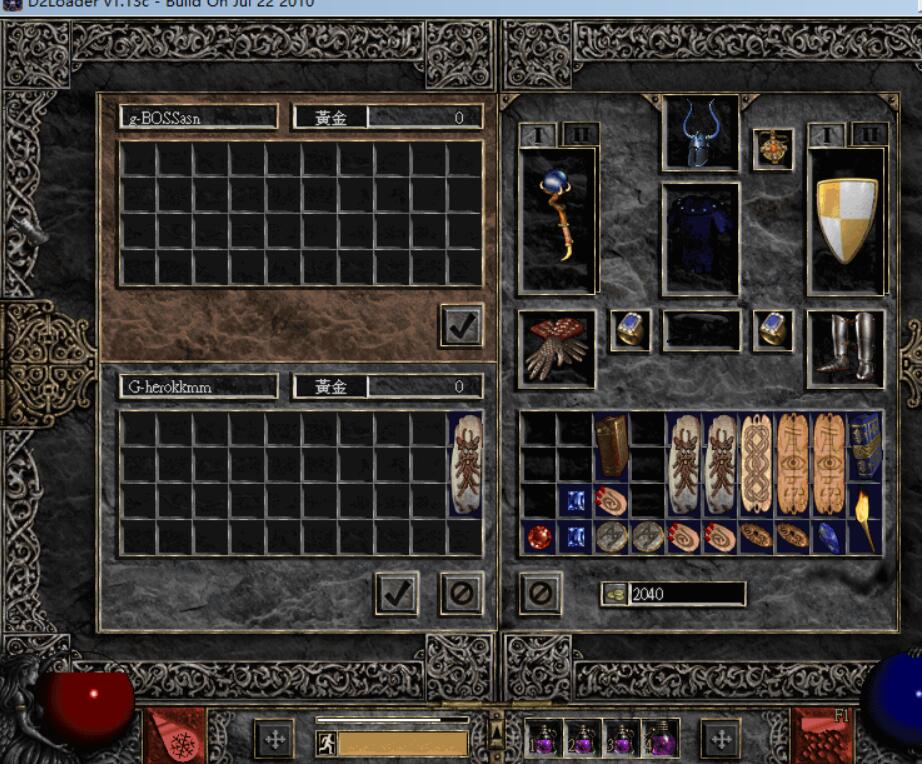Select the ring beside the gloves

coord(630,329)
